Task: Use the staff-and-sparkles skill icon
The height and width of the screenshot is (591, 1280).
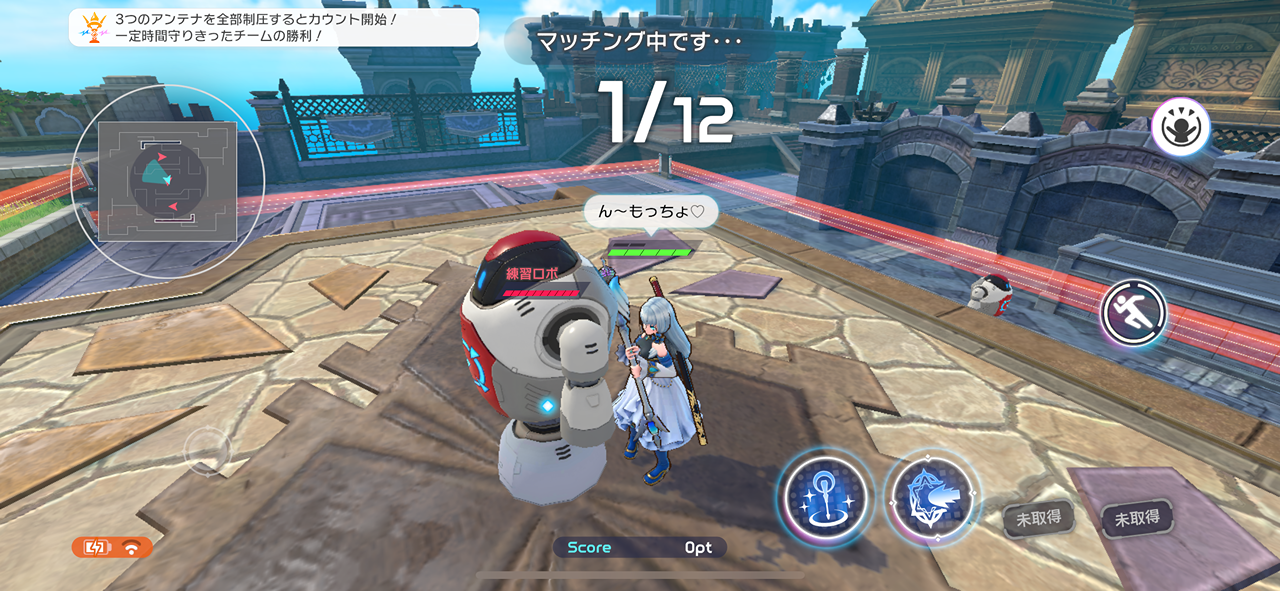Action: (x=824, y=496)
